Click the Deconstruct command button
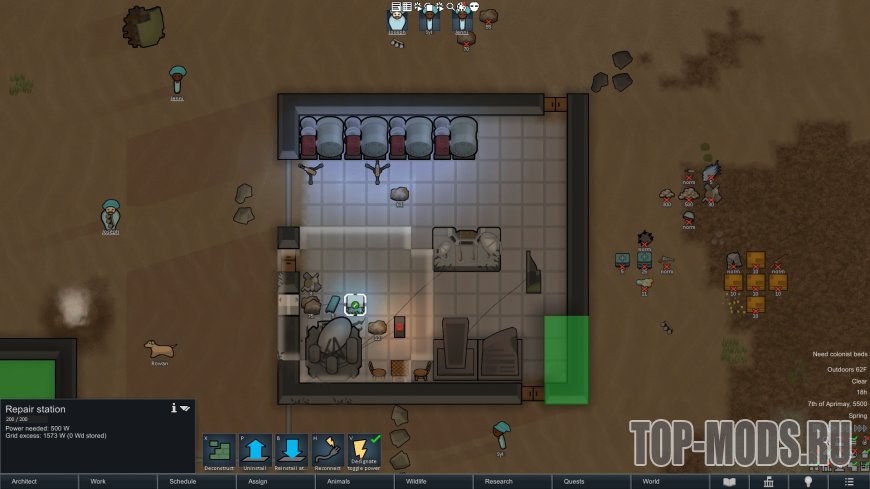 pyautogui.click(x=218, y=452)
